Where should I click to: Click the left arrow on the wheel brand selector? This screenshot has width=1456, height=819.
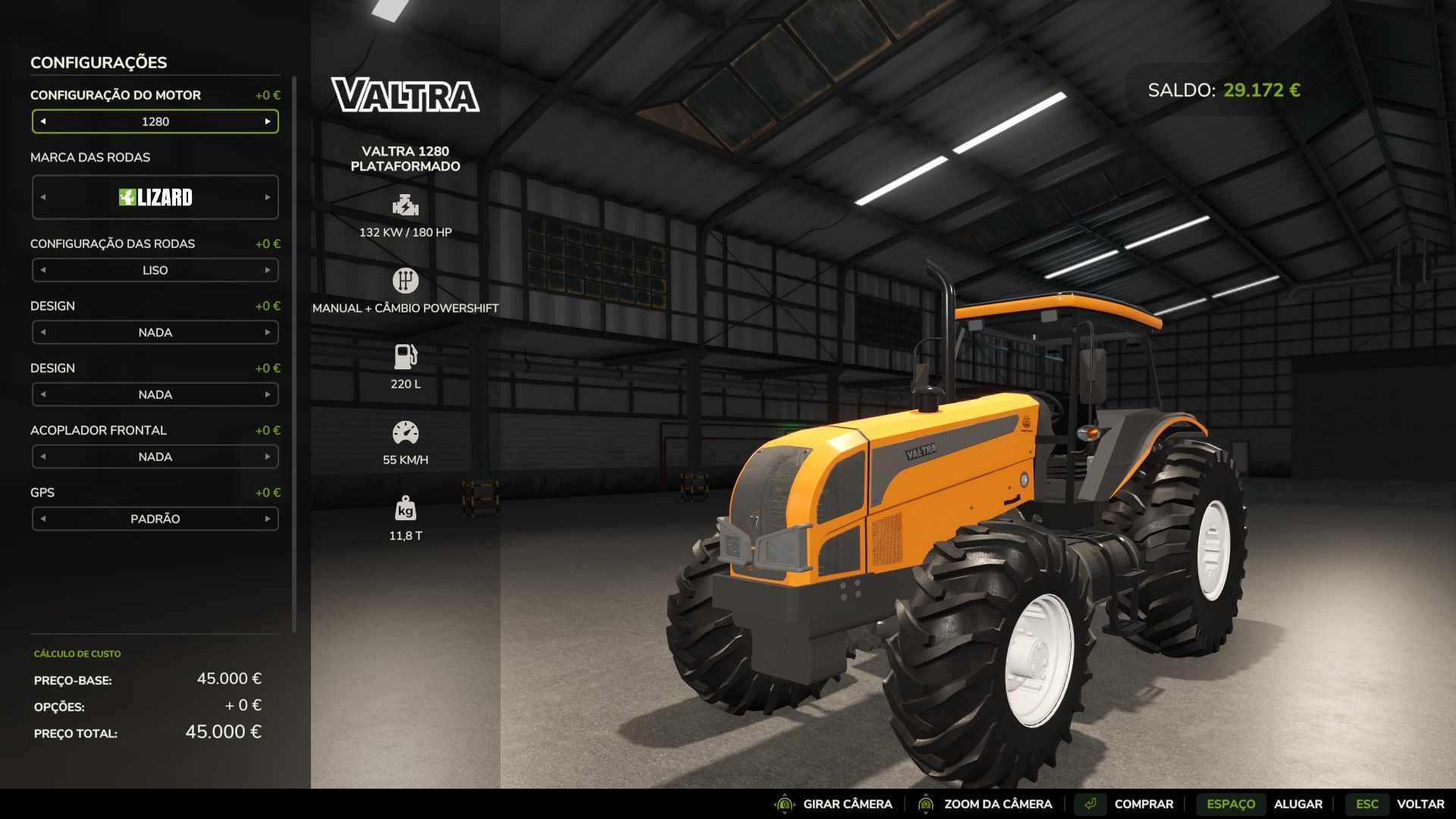[x=42, y=197]
